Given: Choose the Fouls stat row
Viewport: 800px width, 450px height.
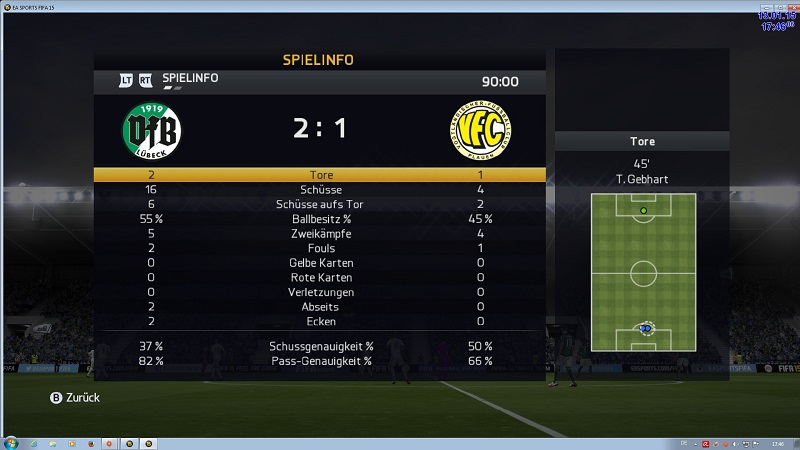Looking at the screenshot, I should (320, 248).
